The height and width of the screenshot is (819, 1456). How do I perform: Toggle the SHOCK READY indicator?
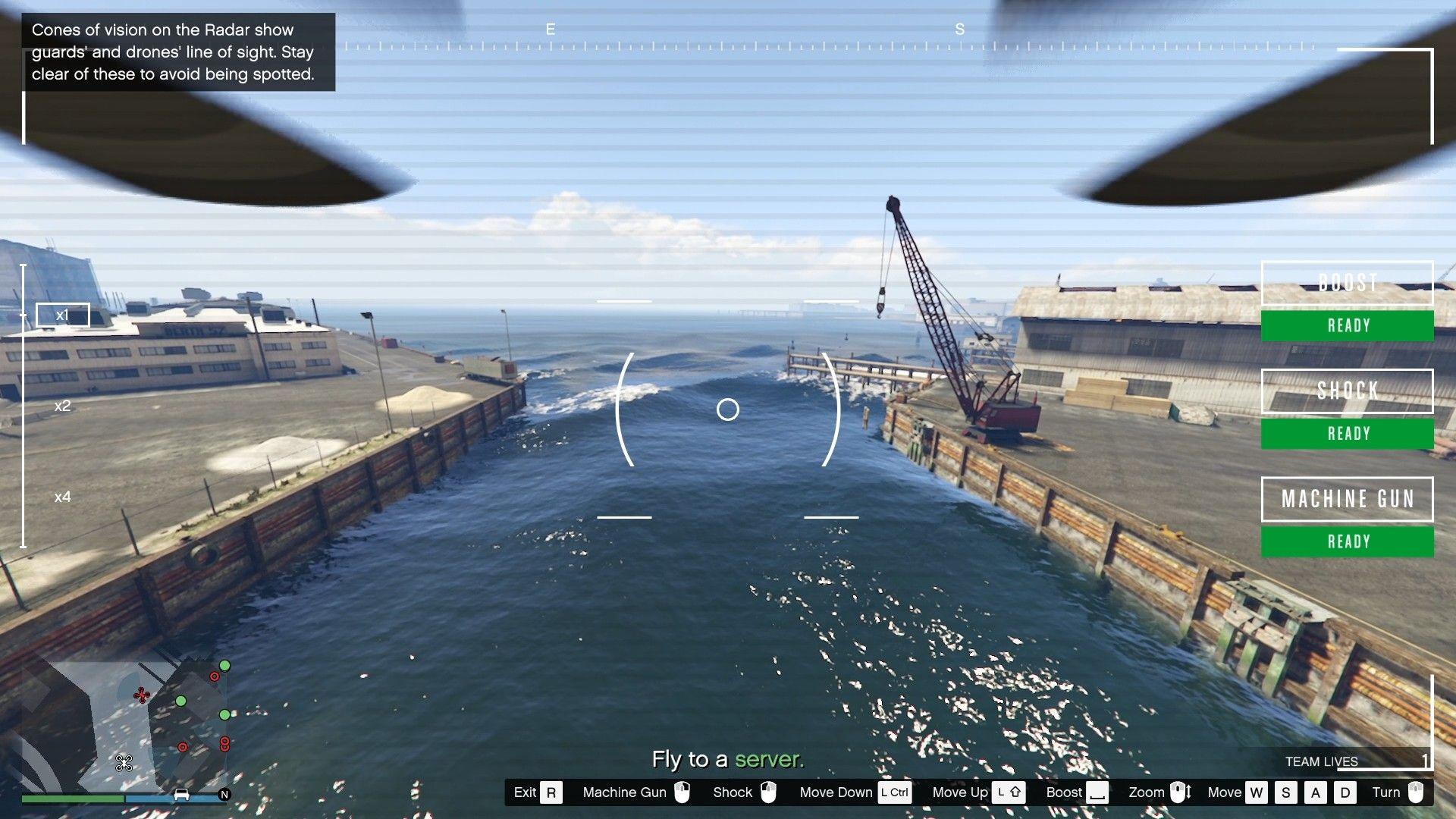[1347, 433]
